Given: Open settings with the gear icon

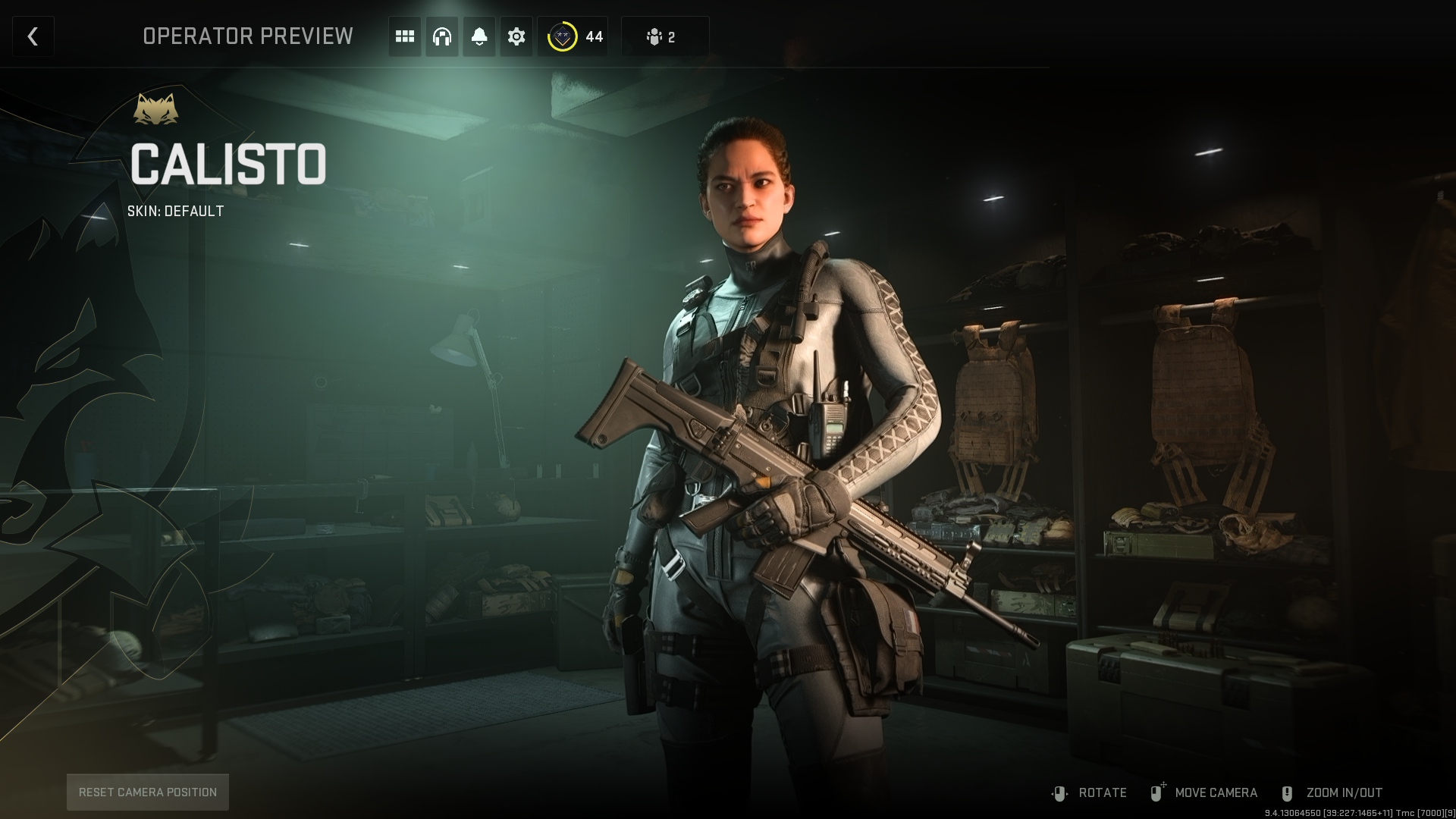Looking at the screenshot, I should point(516,36).
